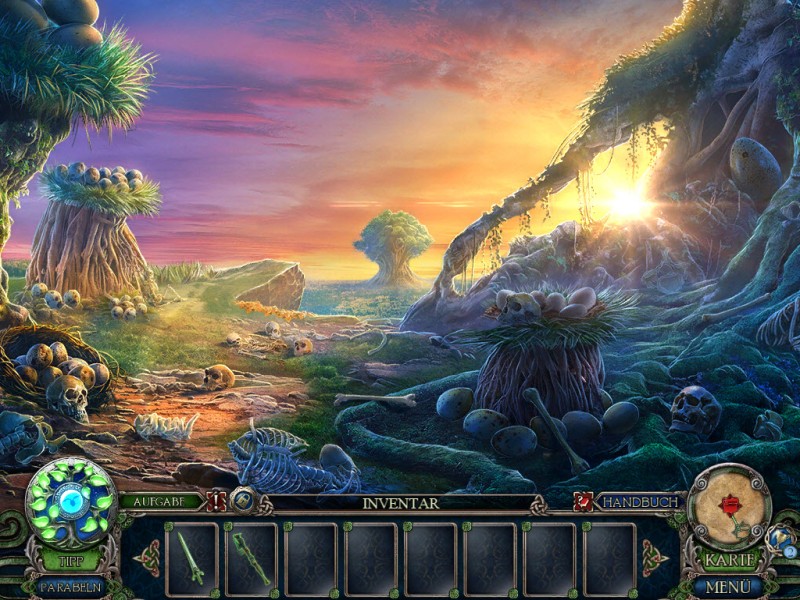800x600 pixels.
Task: Use the Tipp hint button
Action: click(70, 561)
